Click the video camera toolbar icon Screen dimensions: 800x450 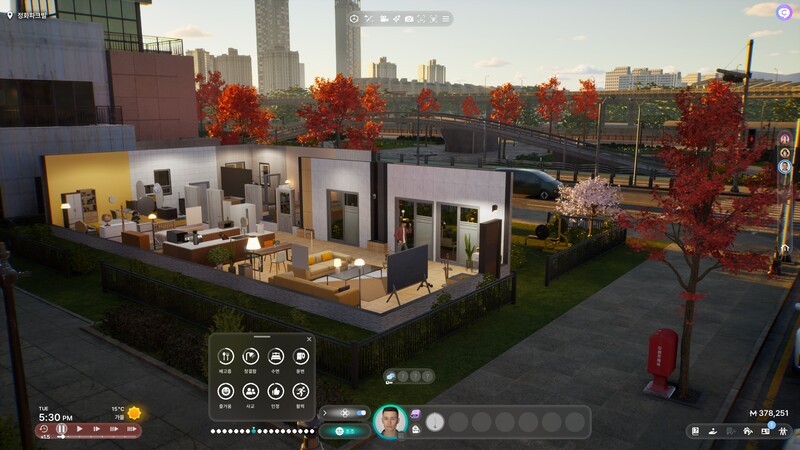click(x=384, y=19)
